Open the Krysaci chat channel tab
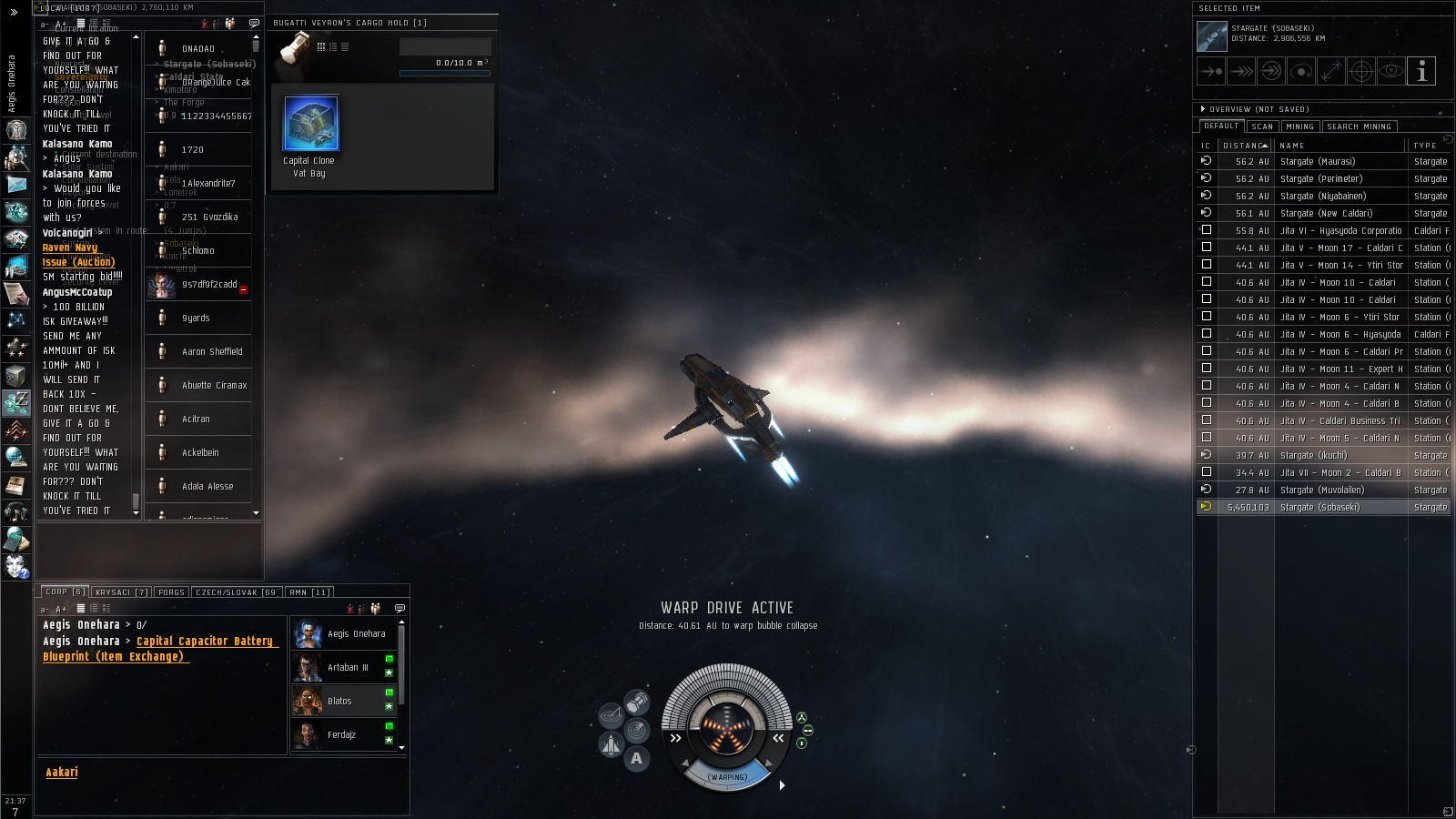1456x819 pixels. point(122,592)
